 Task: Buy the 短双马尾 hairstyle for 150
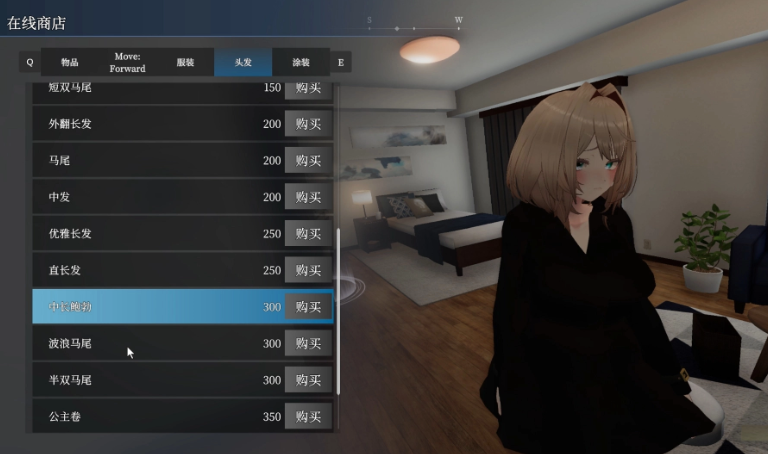click(x=308, y=89)
